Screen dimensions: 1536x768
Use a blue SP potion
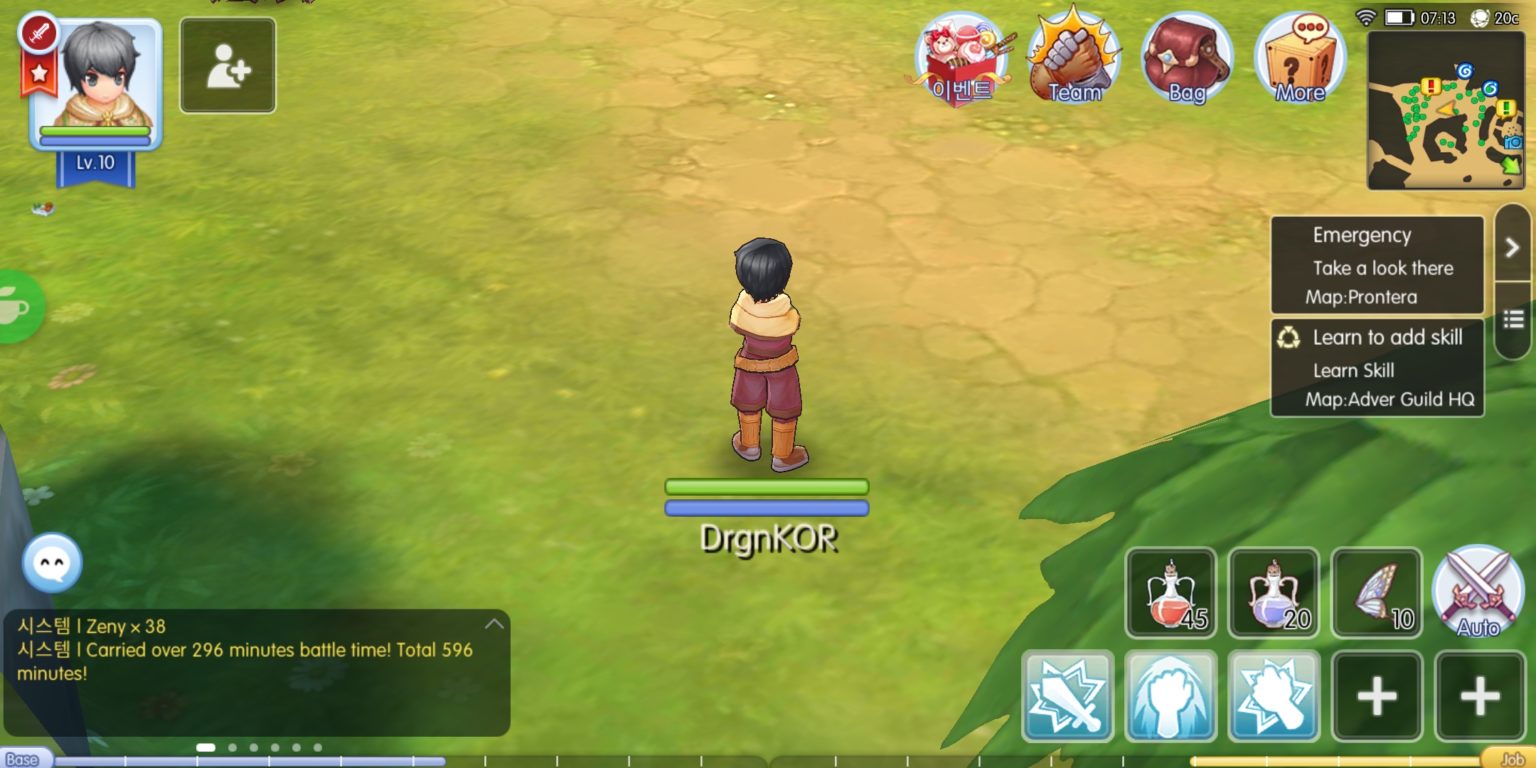(x=1275, y=592)
